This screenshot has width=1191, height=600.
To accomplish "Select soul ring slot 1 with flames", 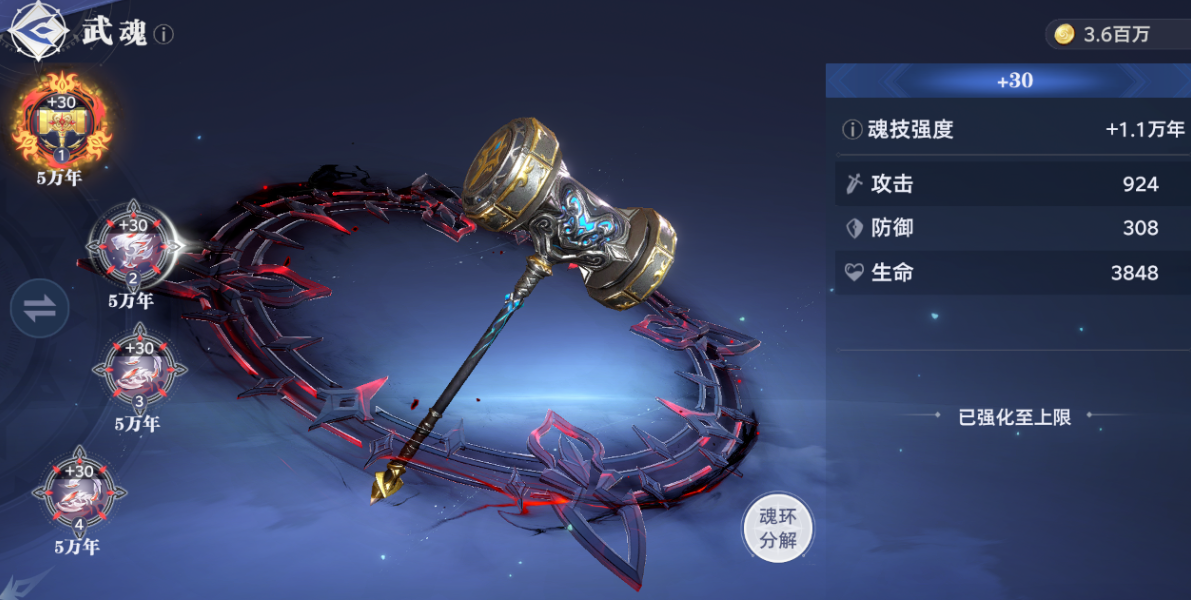I will click(x=62, y=122).
